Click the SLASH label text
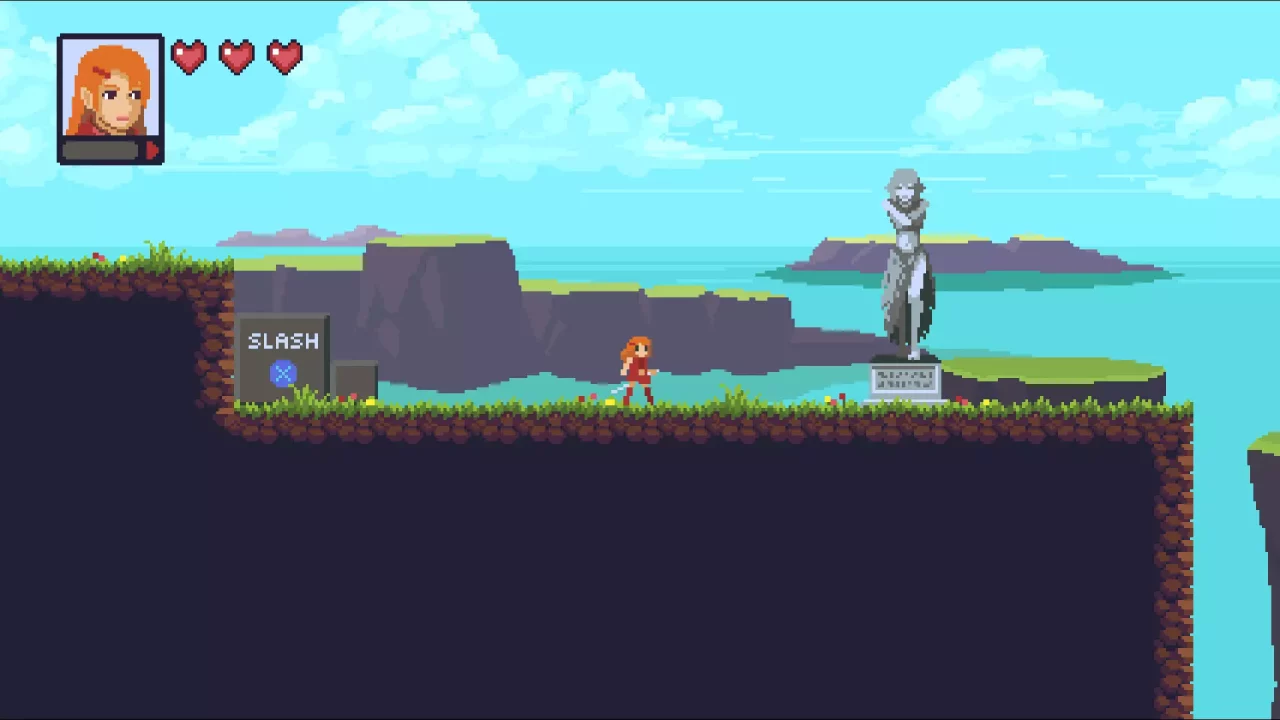 coord(283,341)
